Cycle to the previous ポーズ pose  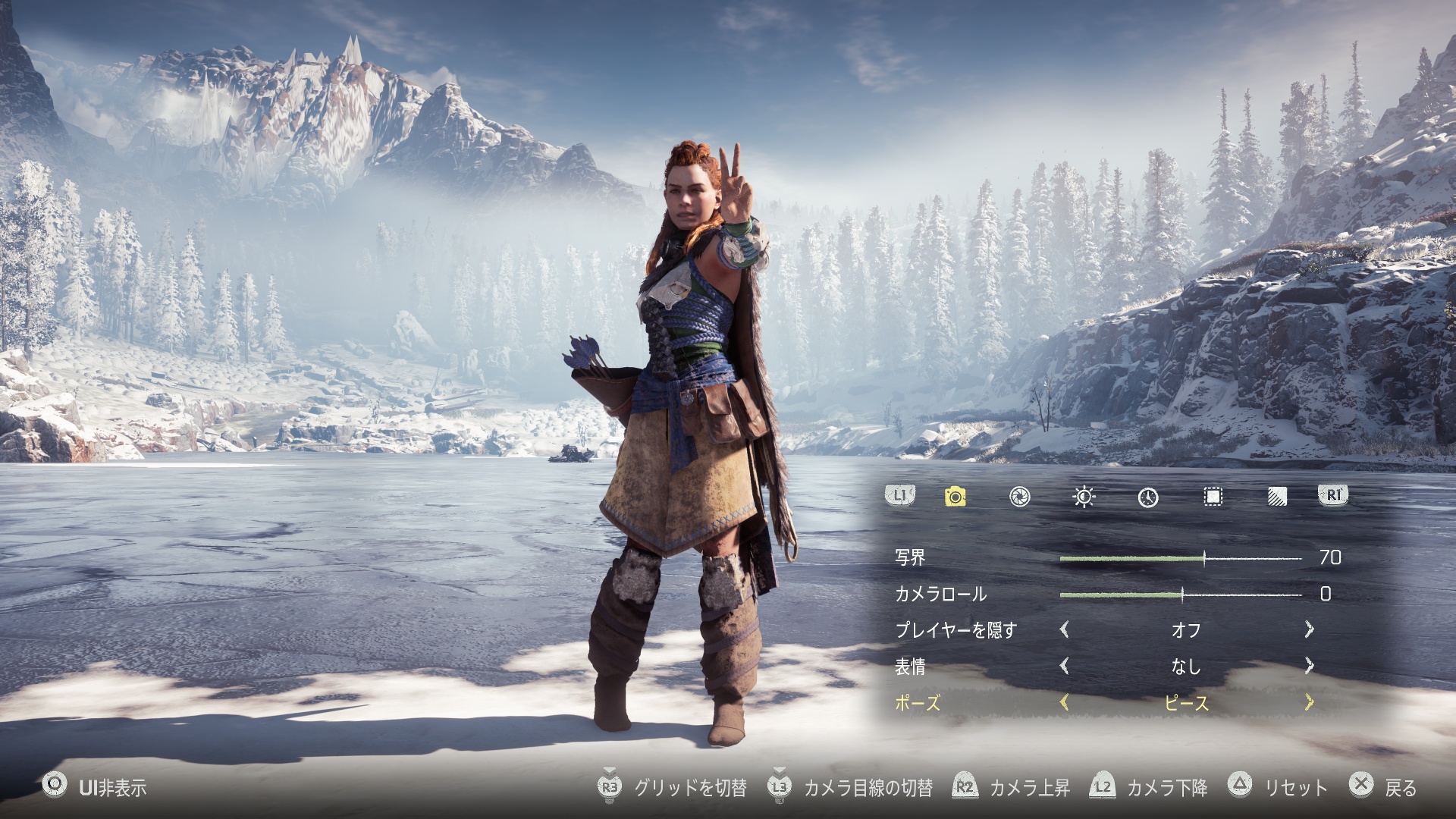[1064, 703]
